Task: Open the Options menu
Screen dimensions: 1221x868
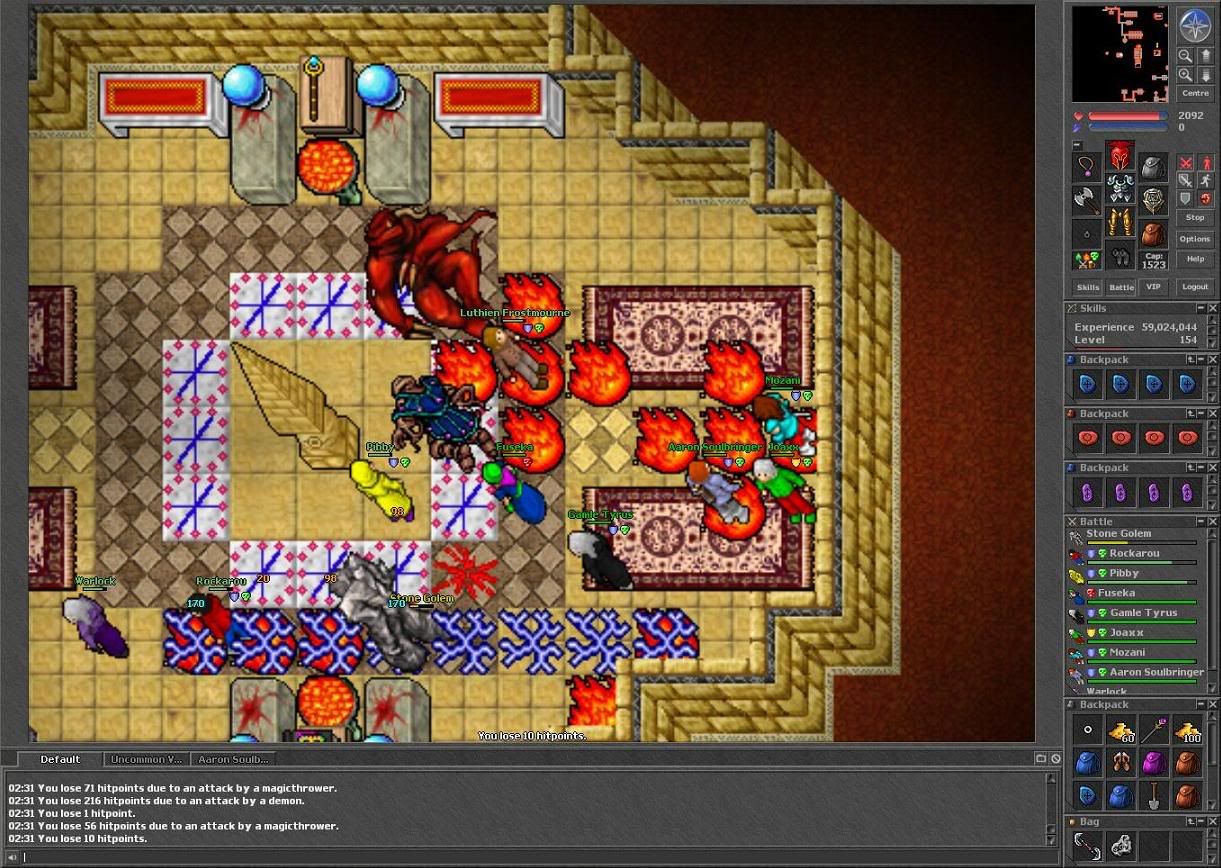Action: coord(1195,239)
